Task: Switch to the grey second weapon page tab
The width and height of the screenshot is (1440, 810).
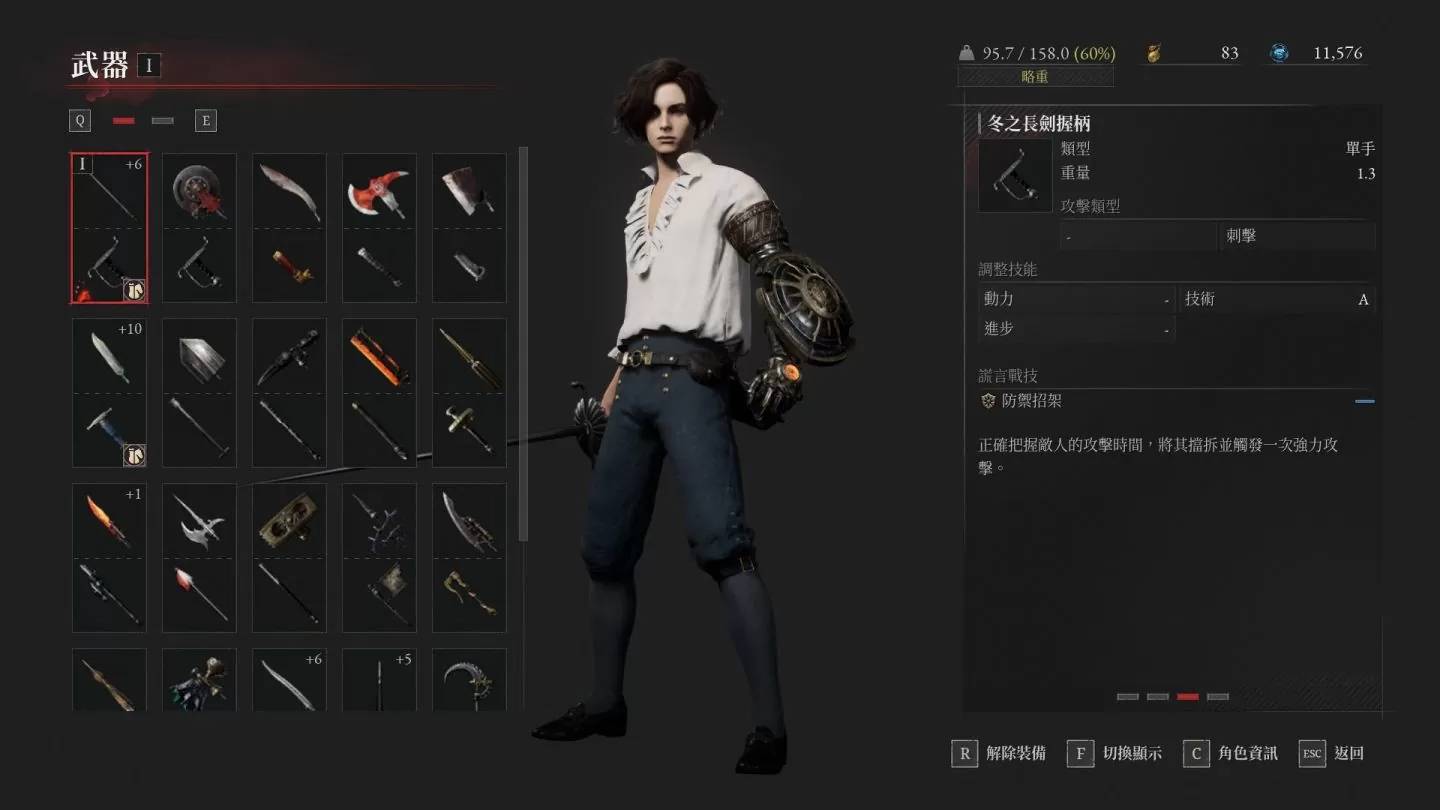Action: coord(162,121)
